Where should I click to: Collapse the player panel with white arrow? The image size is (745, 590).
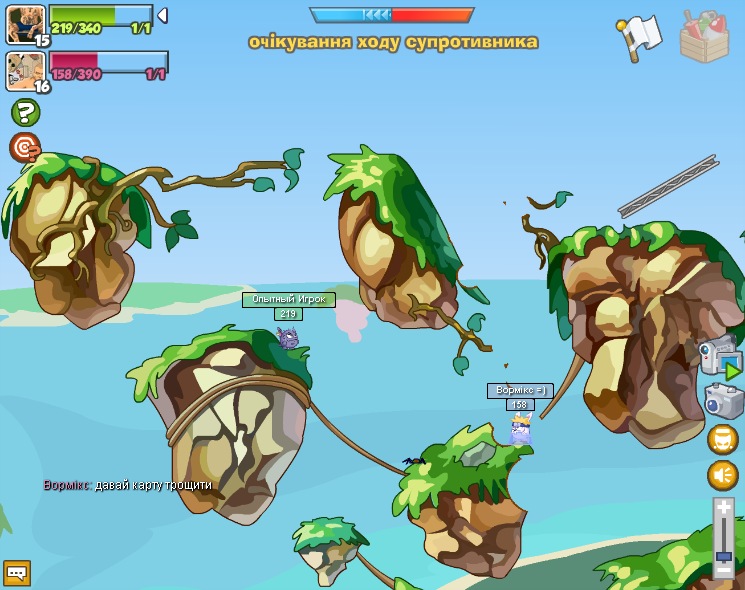pyautogui.click(x=162, y=16)
